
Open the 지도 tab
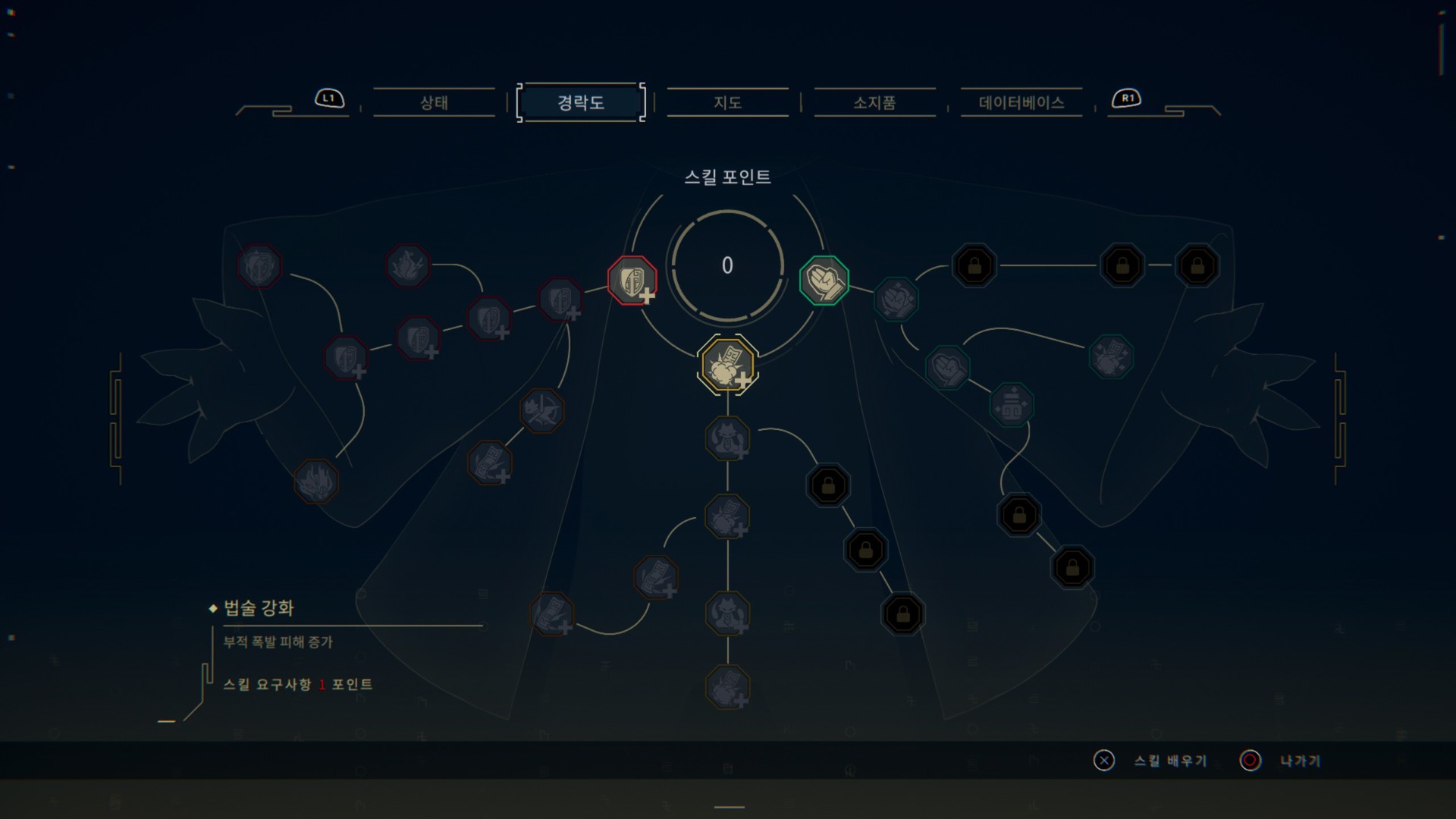pos(727,103)
